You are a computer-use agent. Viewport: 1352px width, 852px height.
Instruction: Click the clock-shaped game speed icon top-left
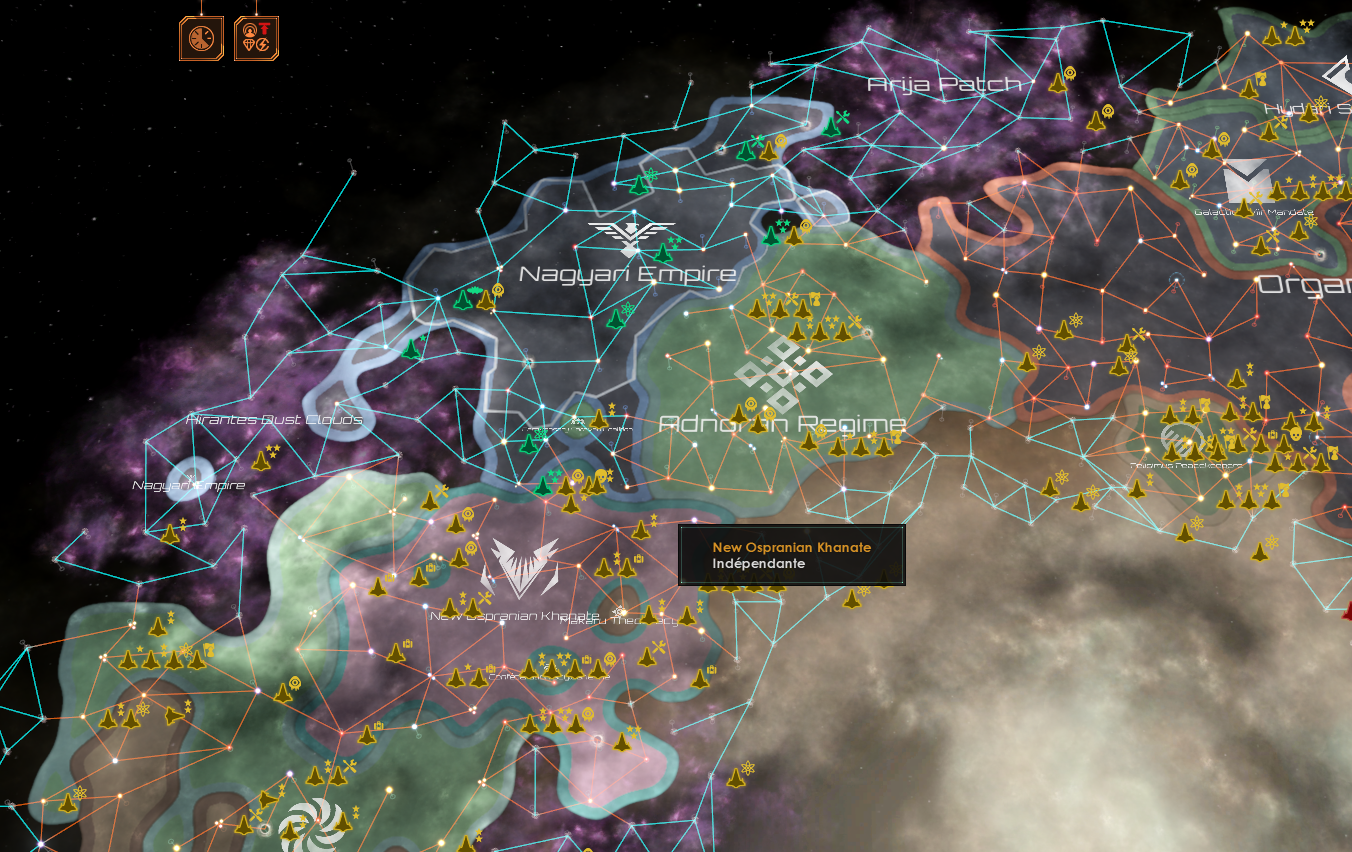click(x=201, y=38)
